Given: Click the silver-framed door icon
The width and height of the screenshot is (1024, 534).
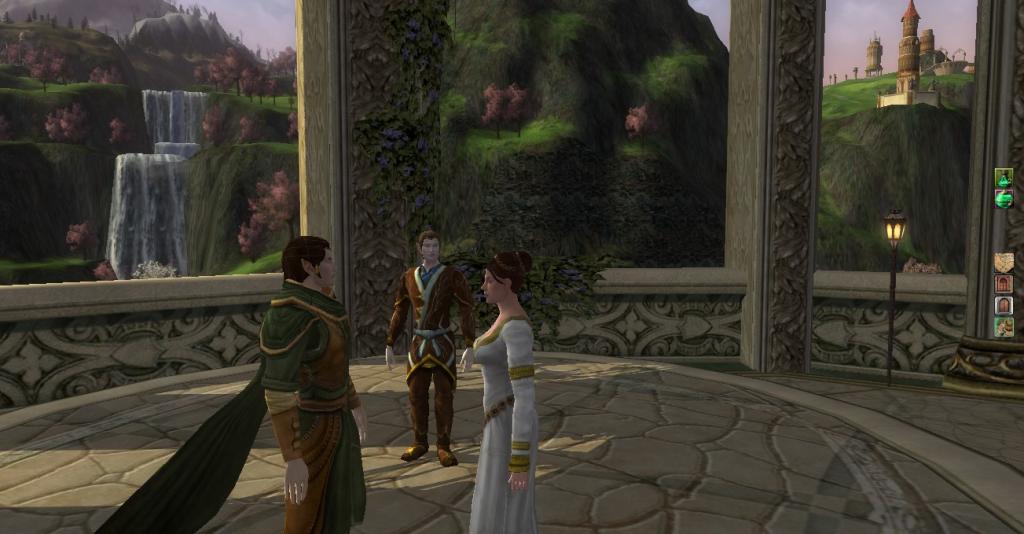Looking at the screenshot, I should point(1004,305).
